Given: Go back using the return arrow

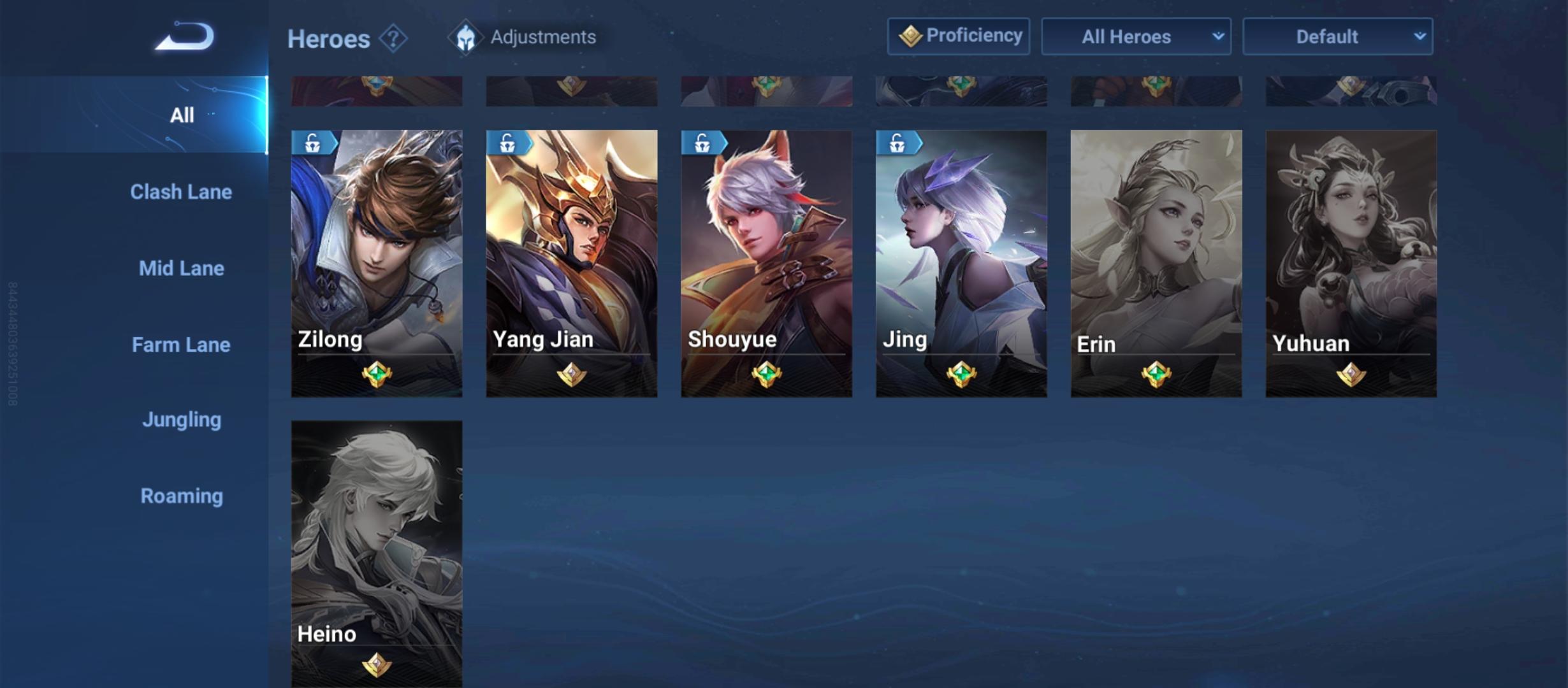Looking at the screenshot, I should coord(184,37).
